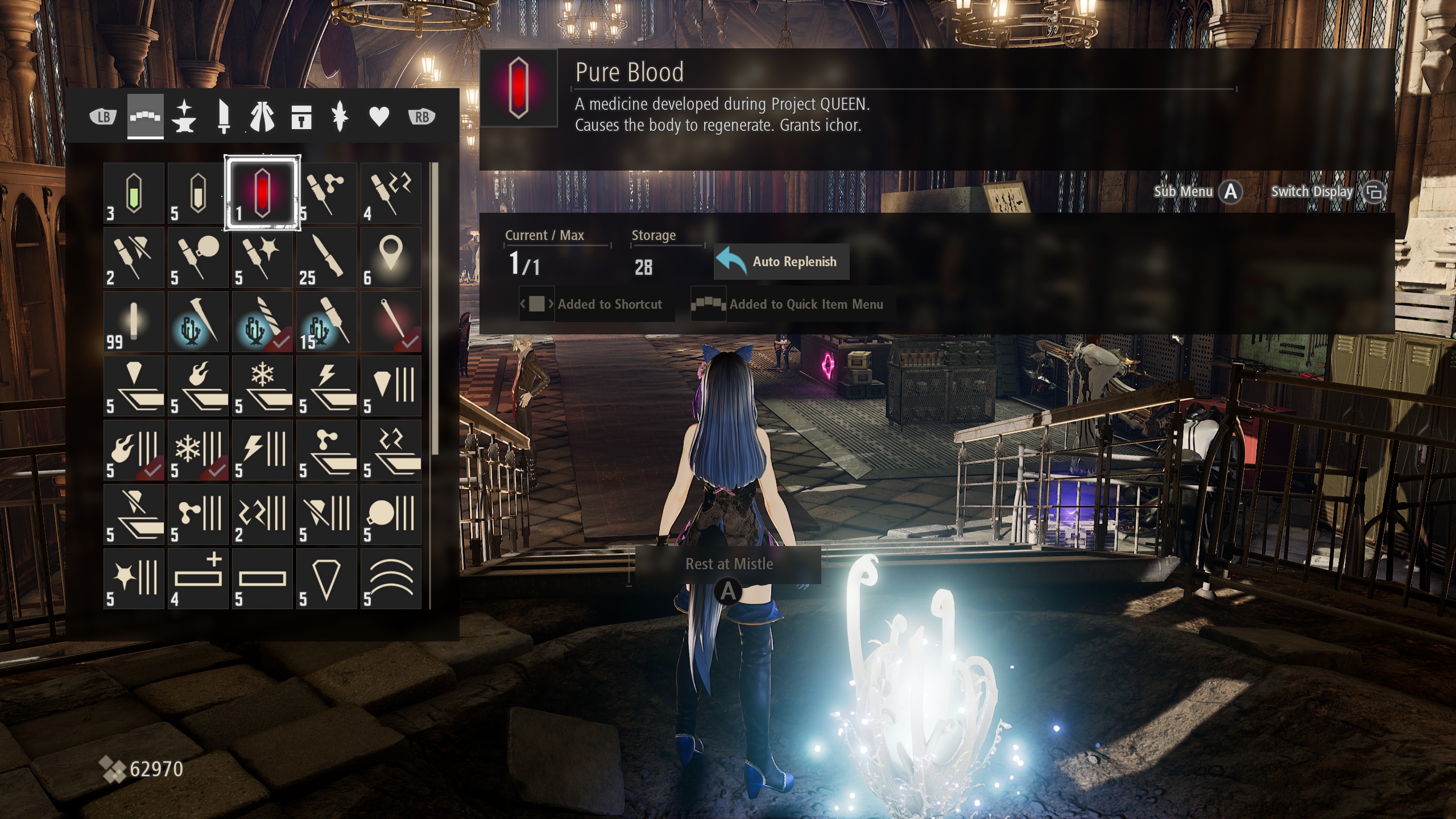
Task: Select the lightning bolt ground item
Action: pos(326,386)
